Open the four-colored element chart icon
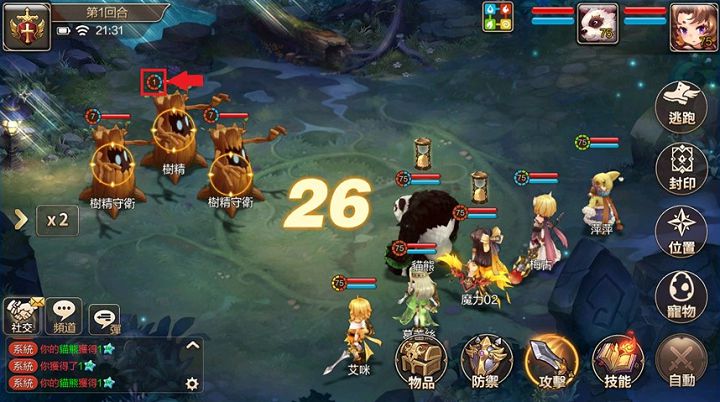The image size is (720, 402). click(x=499, y=17)
